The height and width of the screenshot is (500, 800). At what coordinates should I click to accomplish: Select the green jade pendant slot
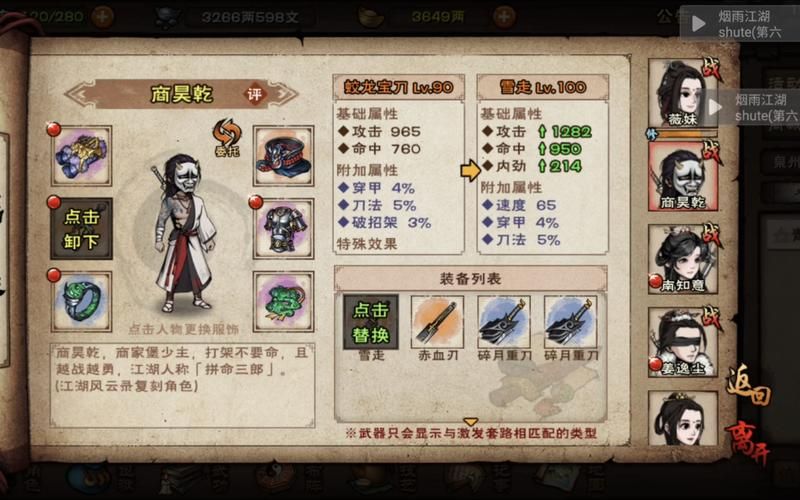(x=283, y=301)
